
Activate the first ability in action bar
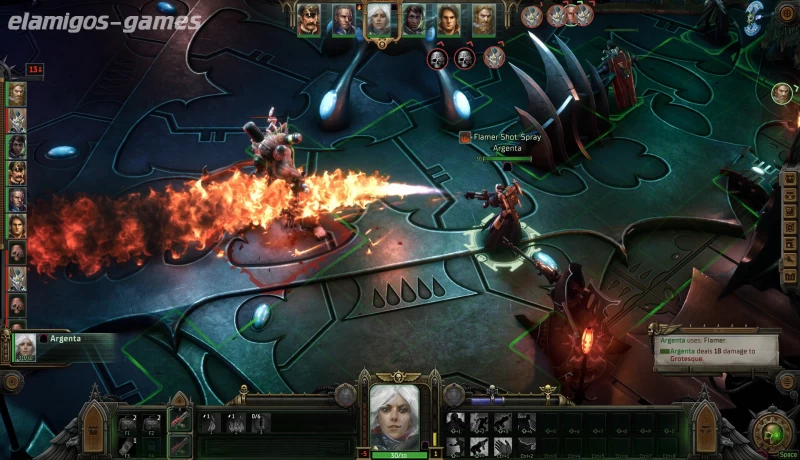tap(455, 421)
